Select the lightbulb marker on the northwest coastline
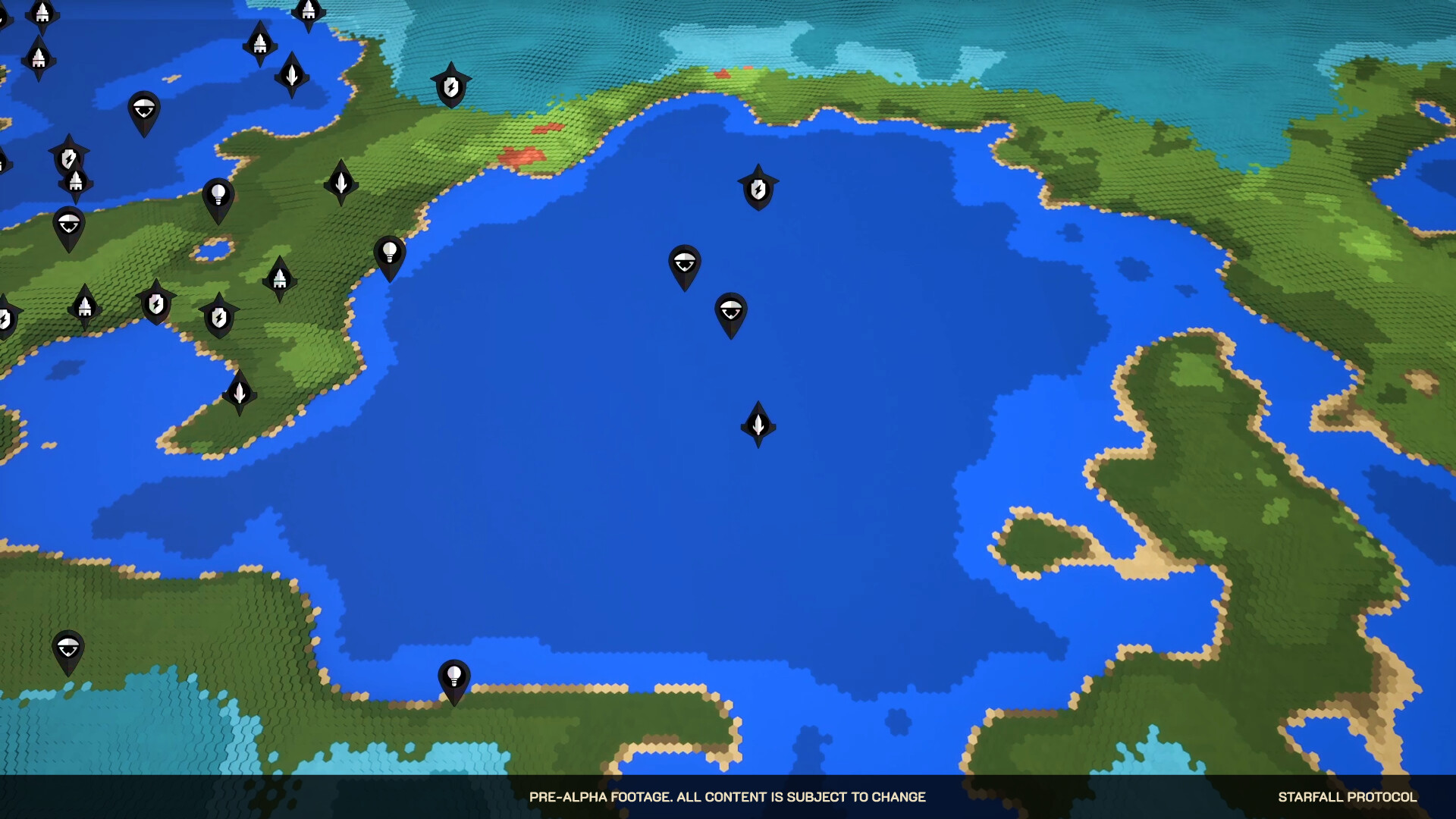This screenshot has height=819, width=1456. click(x=389, y=250)
